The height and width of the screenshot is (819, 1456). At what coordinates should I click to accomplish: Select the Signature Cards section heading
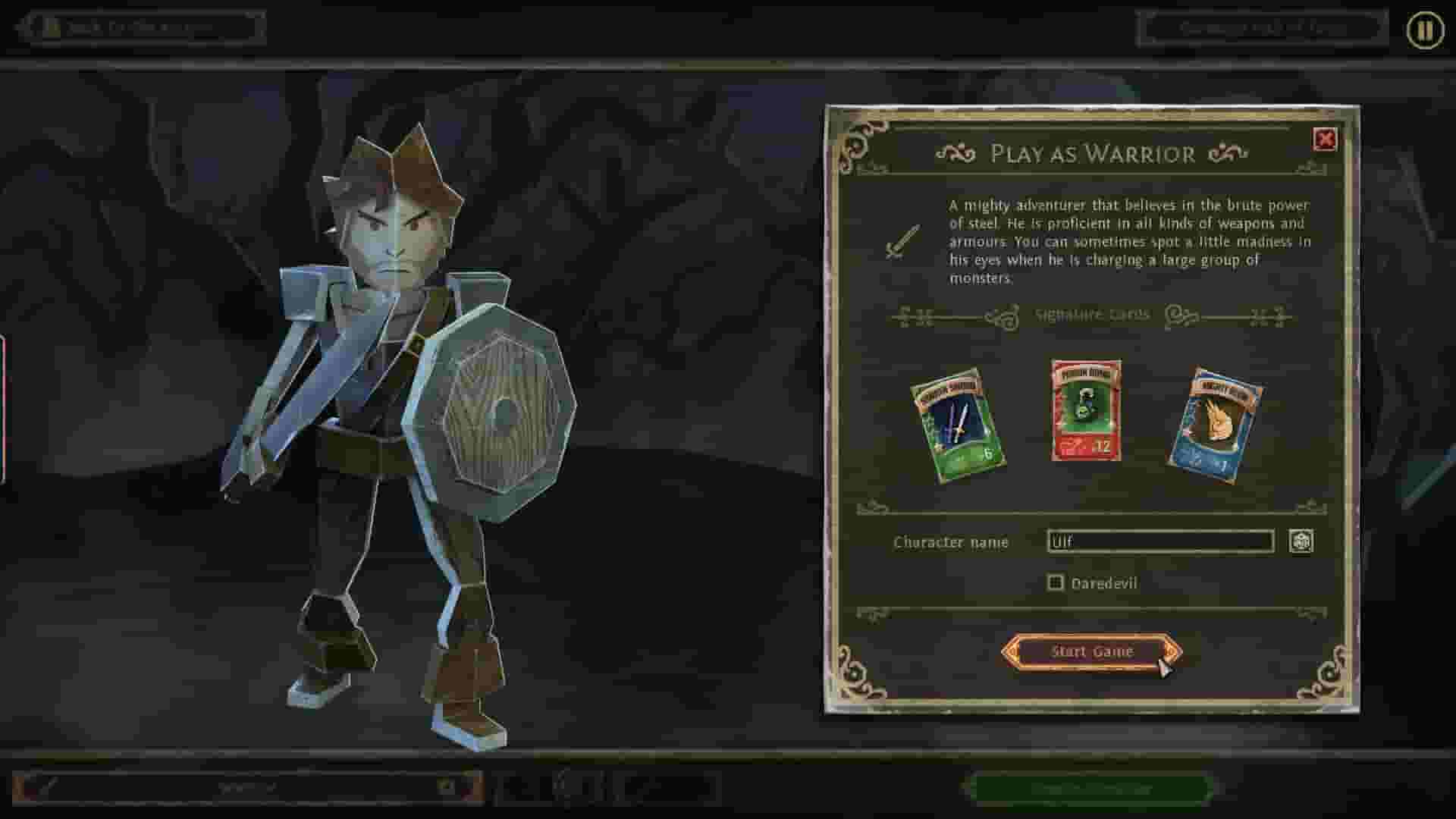(x=1092, y=314)
